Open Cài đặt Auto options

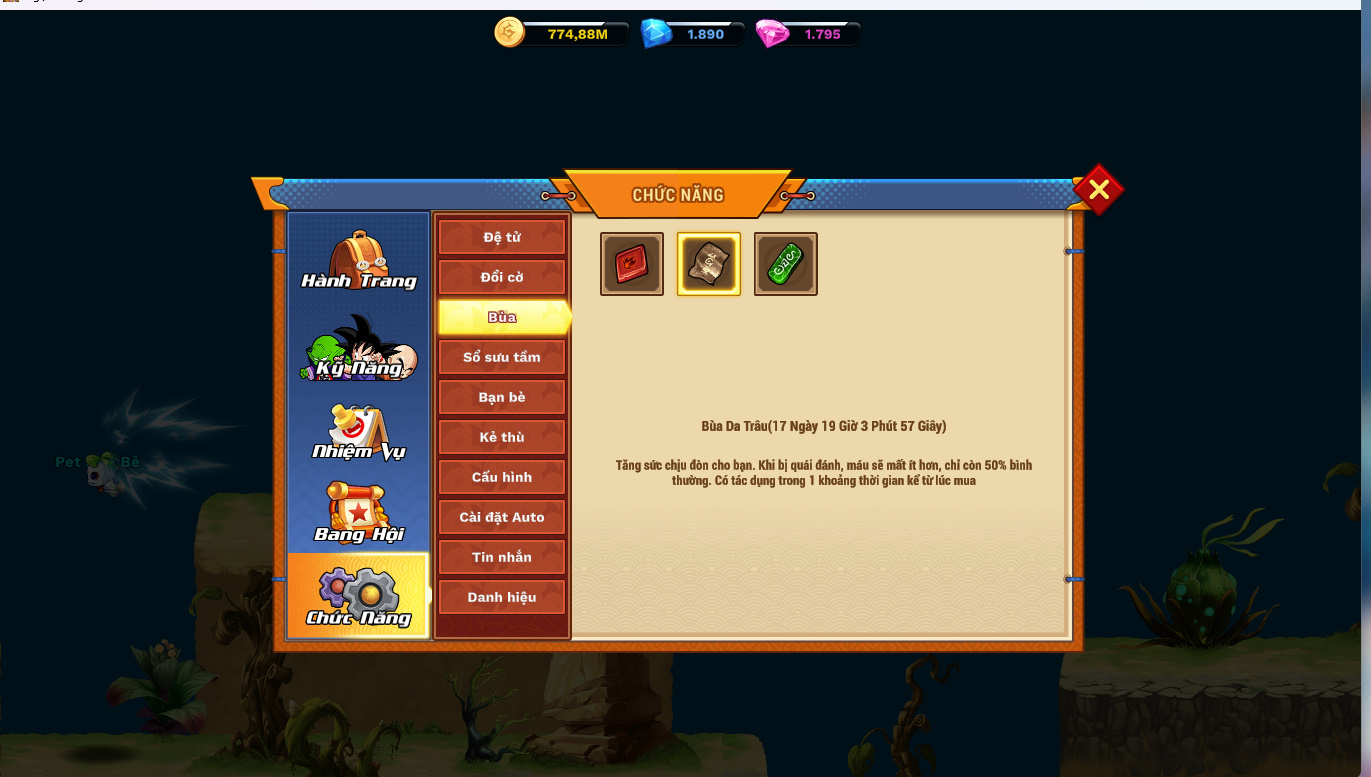[502, 517]
